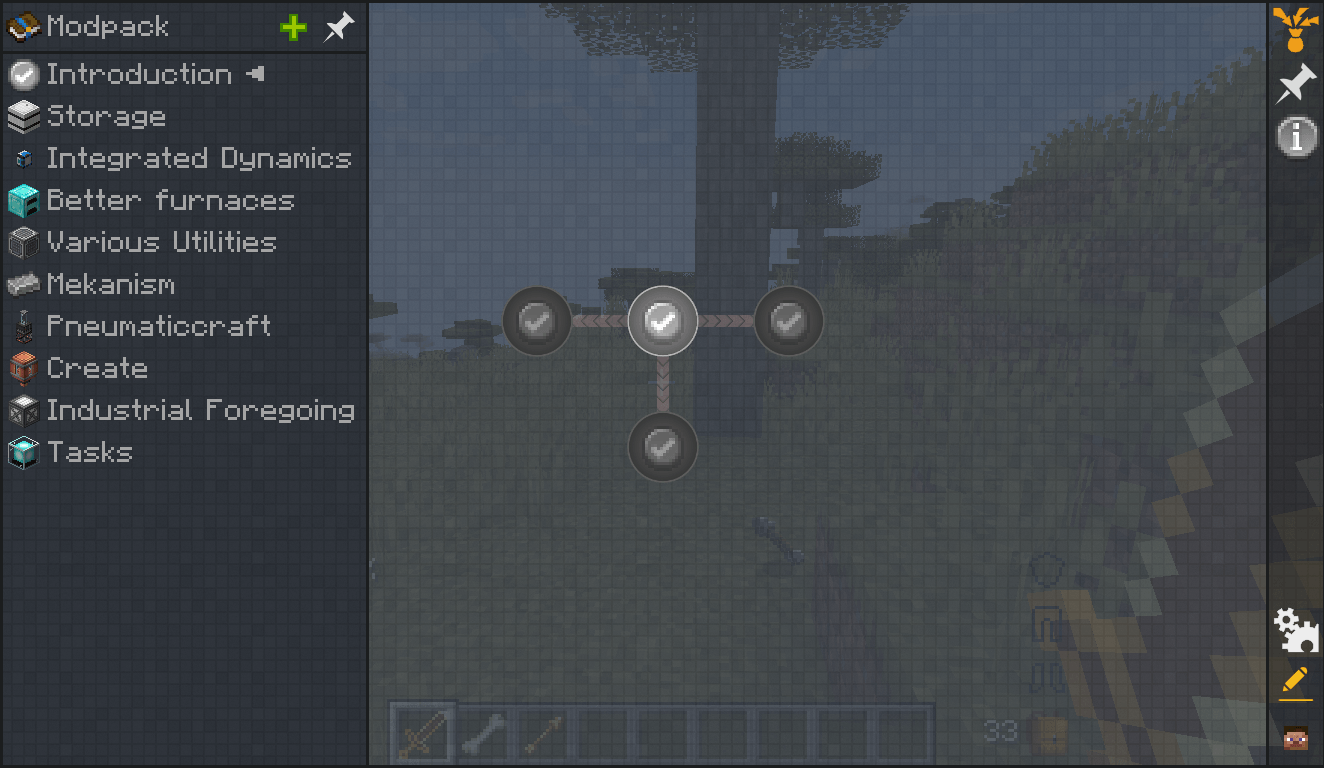Enable edit mode with the pencil icon
The width and height of the screenshot is (1324, 768).
pyautogui.click(x=1296, y=682)
